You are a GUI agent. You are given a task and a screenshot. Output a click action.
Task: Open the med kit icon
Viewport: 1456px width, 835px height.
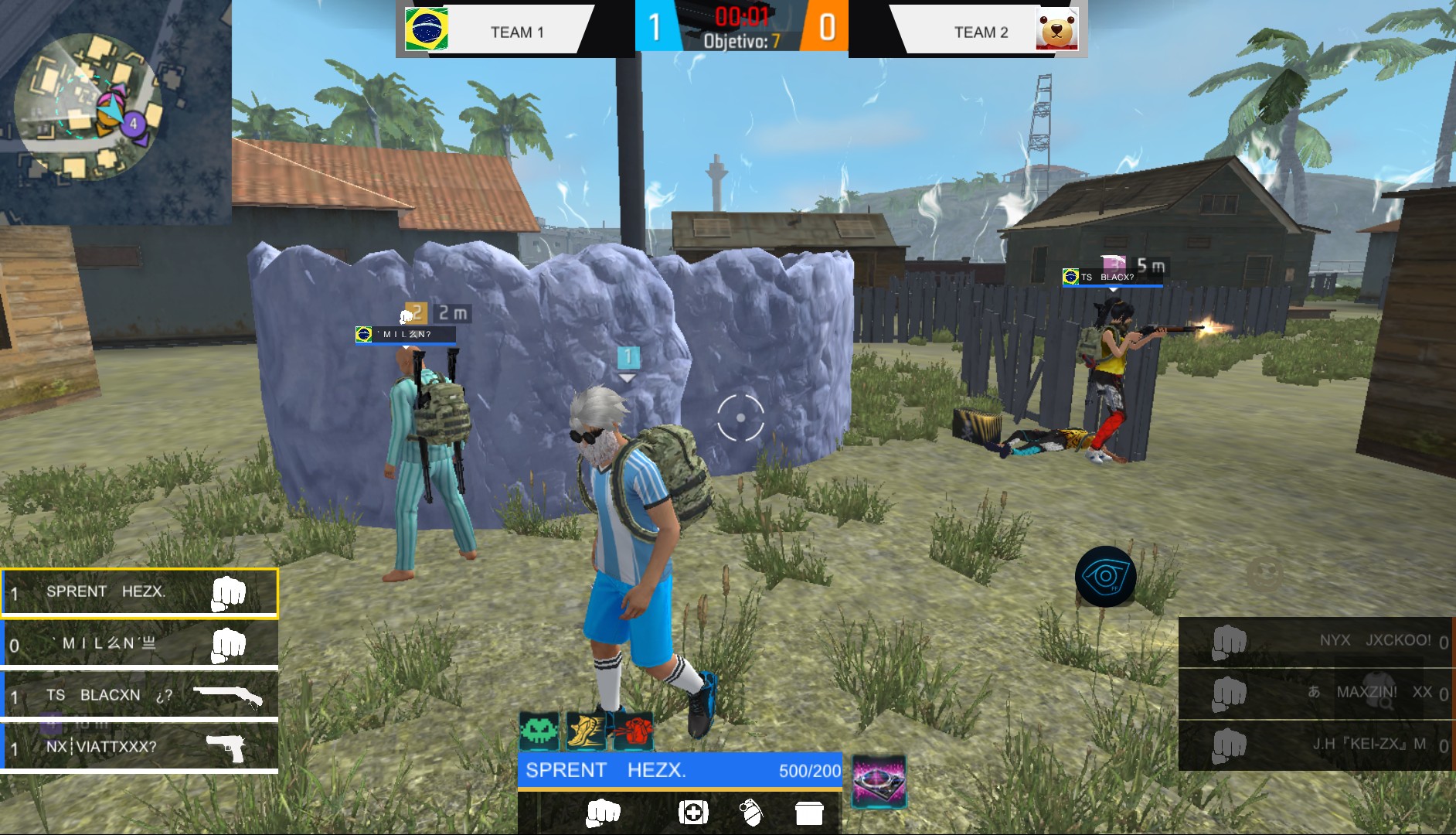tap(695, 813)
